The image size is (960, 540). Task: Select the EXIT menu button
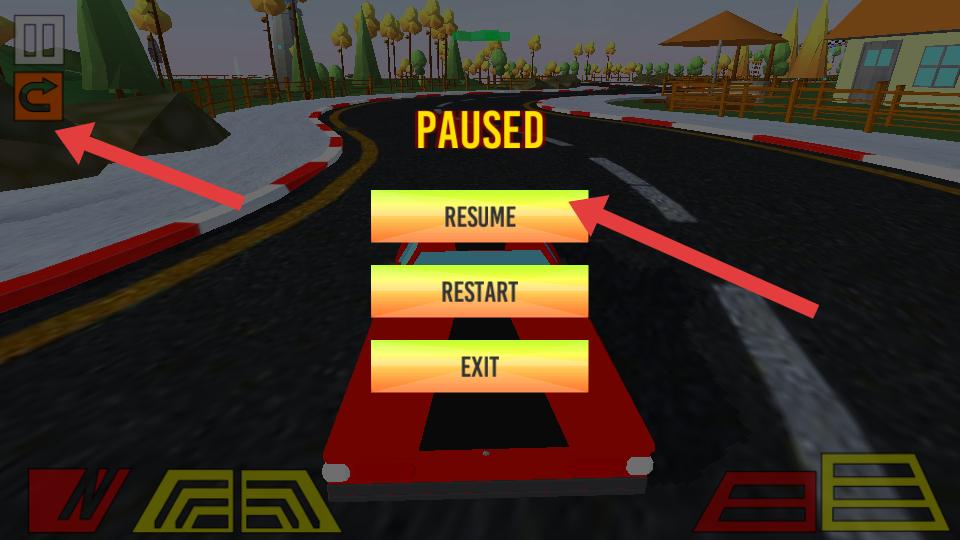(479, 366)
